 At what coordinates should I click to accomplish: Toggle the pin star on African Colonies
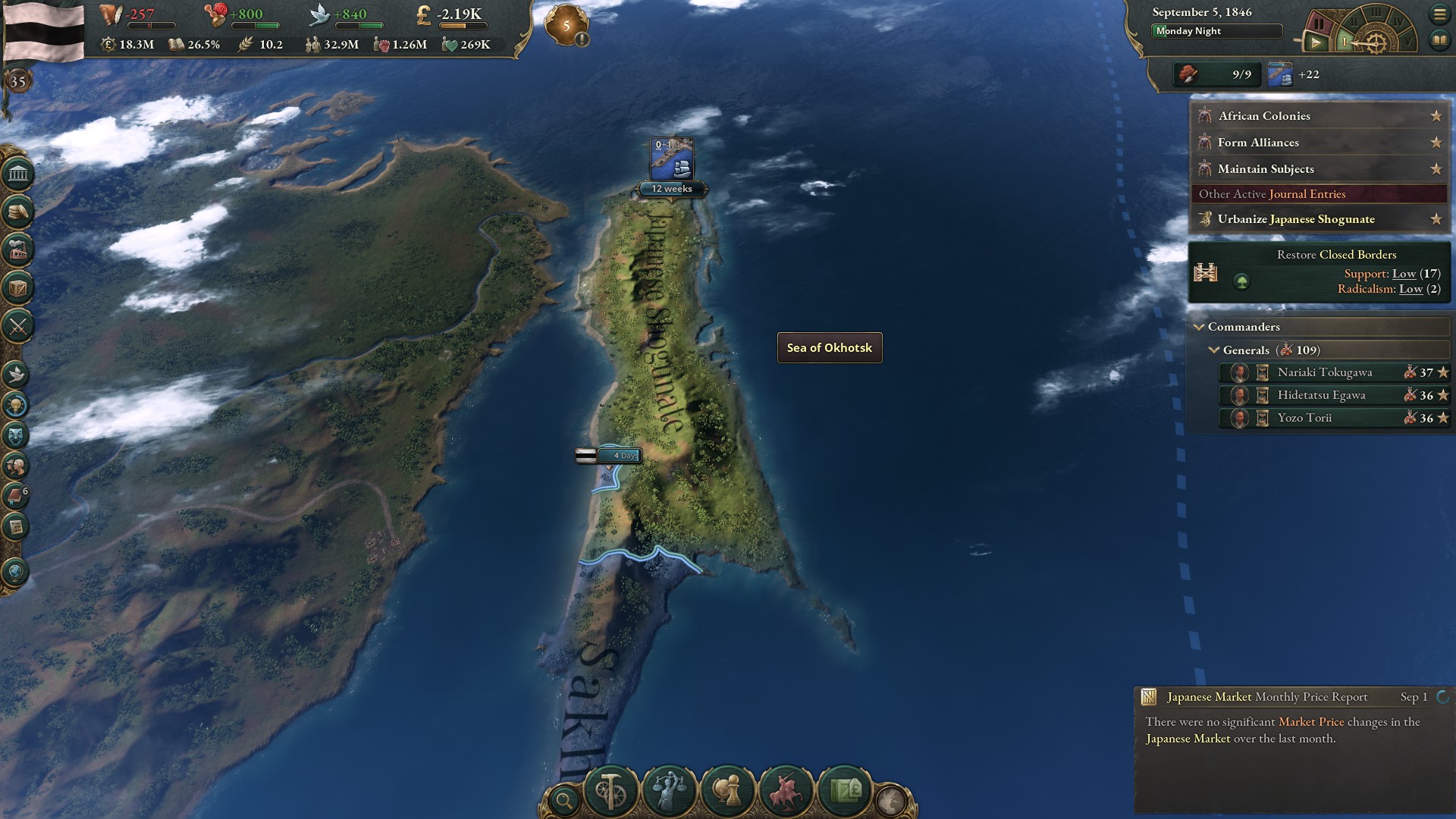click(1437, 116)
